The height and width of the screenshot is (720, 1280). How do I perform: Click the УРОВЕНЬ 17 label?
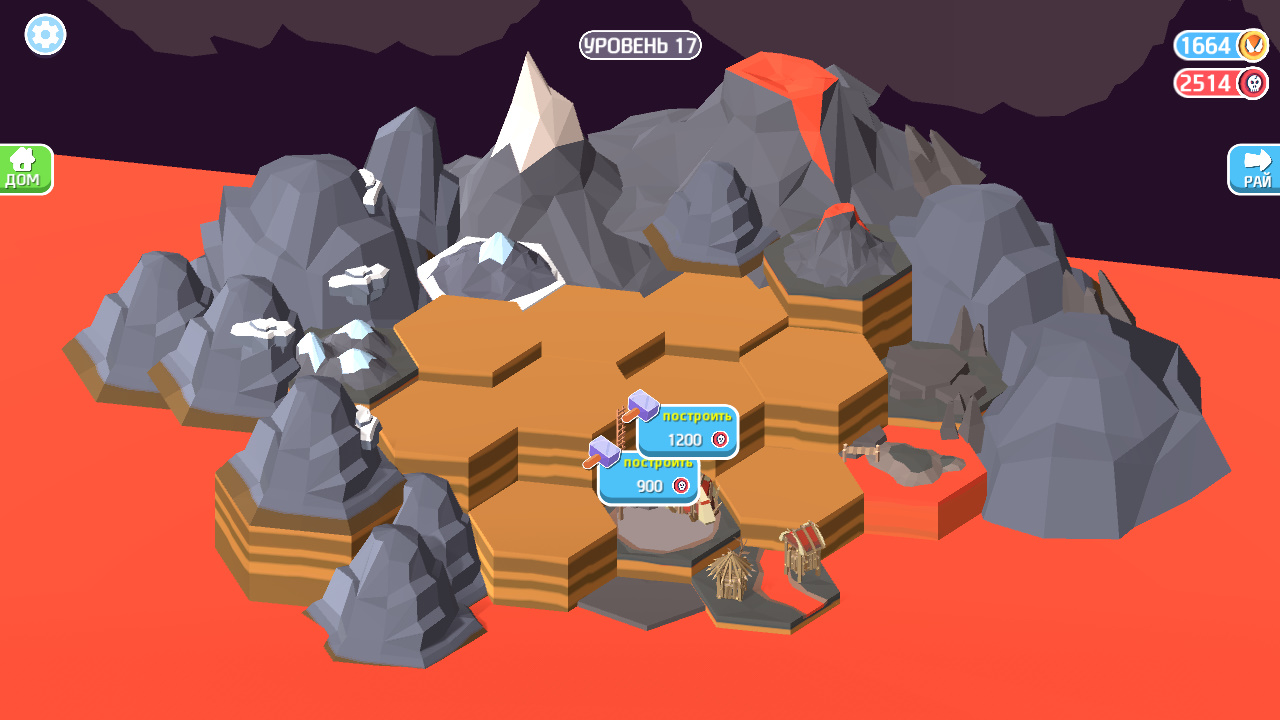click(x=639, y=46)
